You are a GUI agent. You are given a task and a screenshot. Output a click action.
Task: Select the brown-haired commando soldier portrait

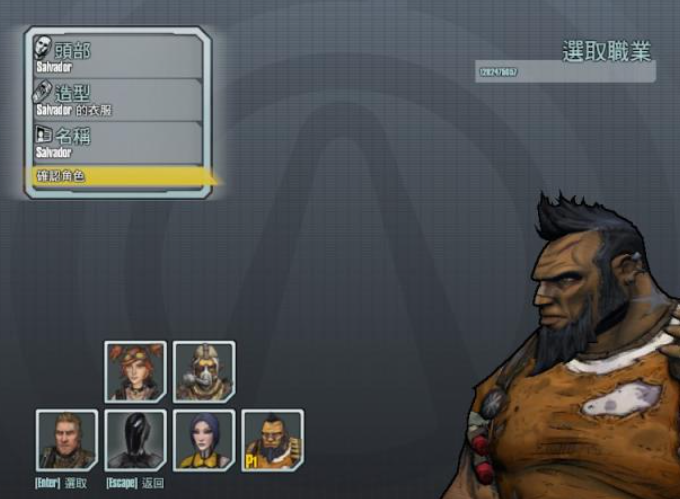[67, 440]
